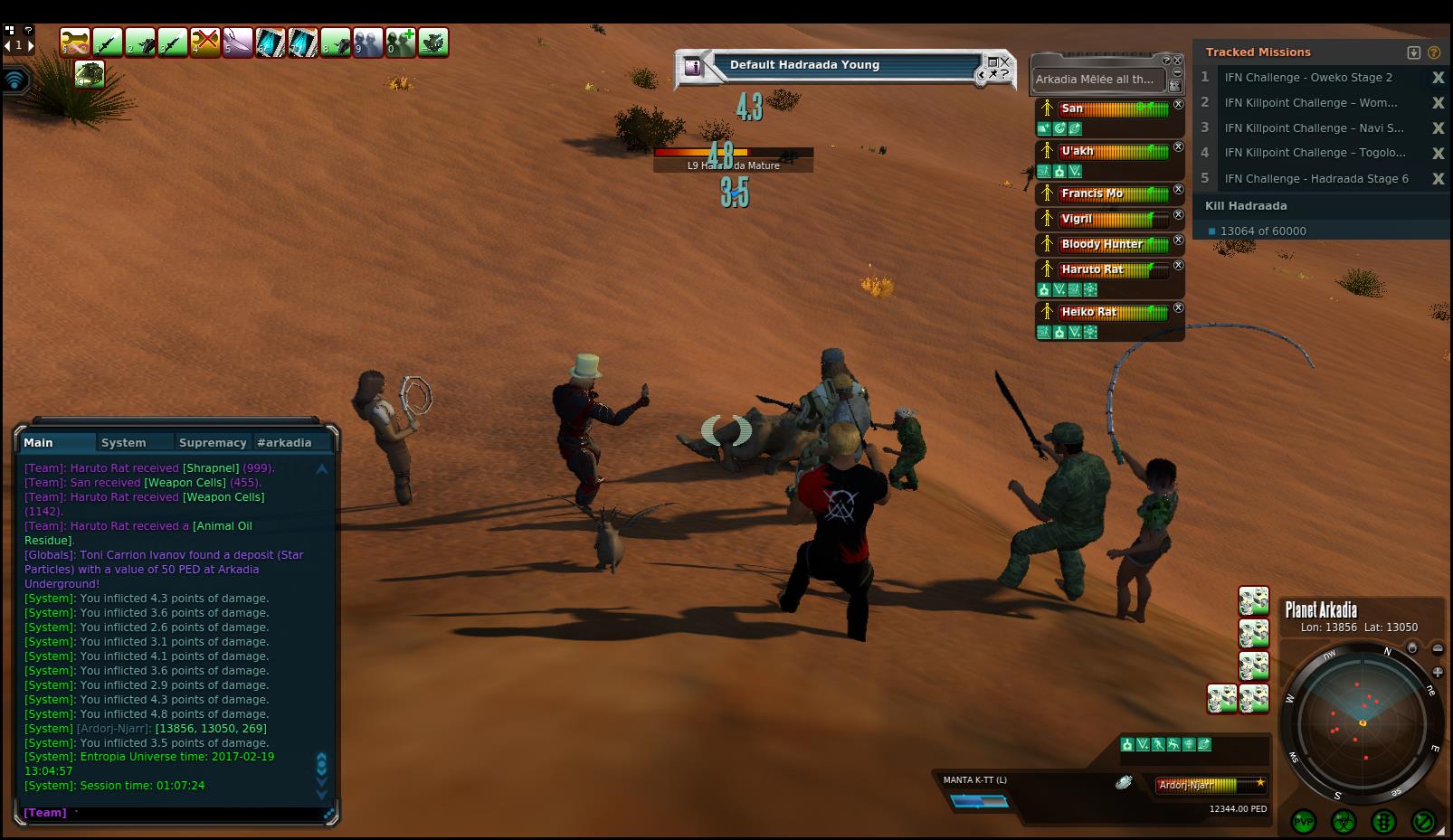Image resolution: width=1453 pixels, height=840 pixels.
Task: Click the biohazard icon below the radar
Action: click(x=1344, y=822)
